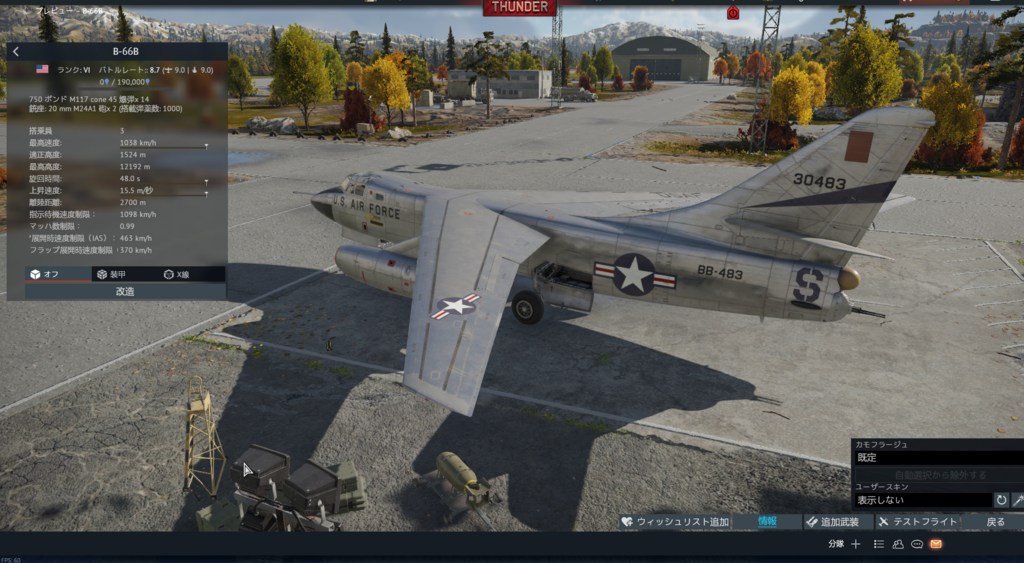Open the orange mail envelope icon
This screenshot has width=1024, height=563.
point(936,544)
